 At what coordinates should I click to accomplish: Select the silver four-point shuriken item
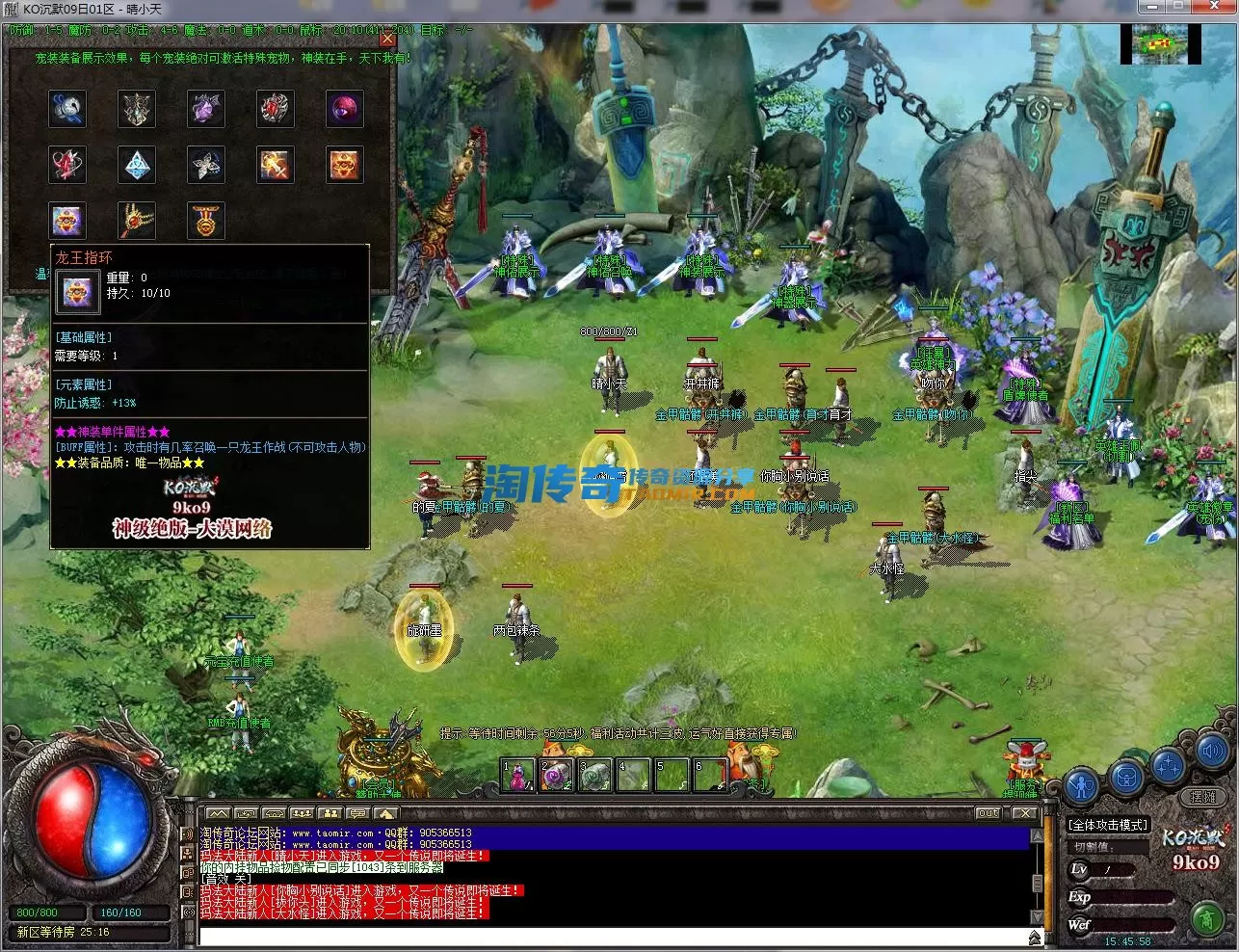click(x=206, y=165)
